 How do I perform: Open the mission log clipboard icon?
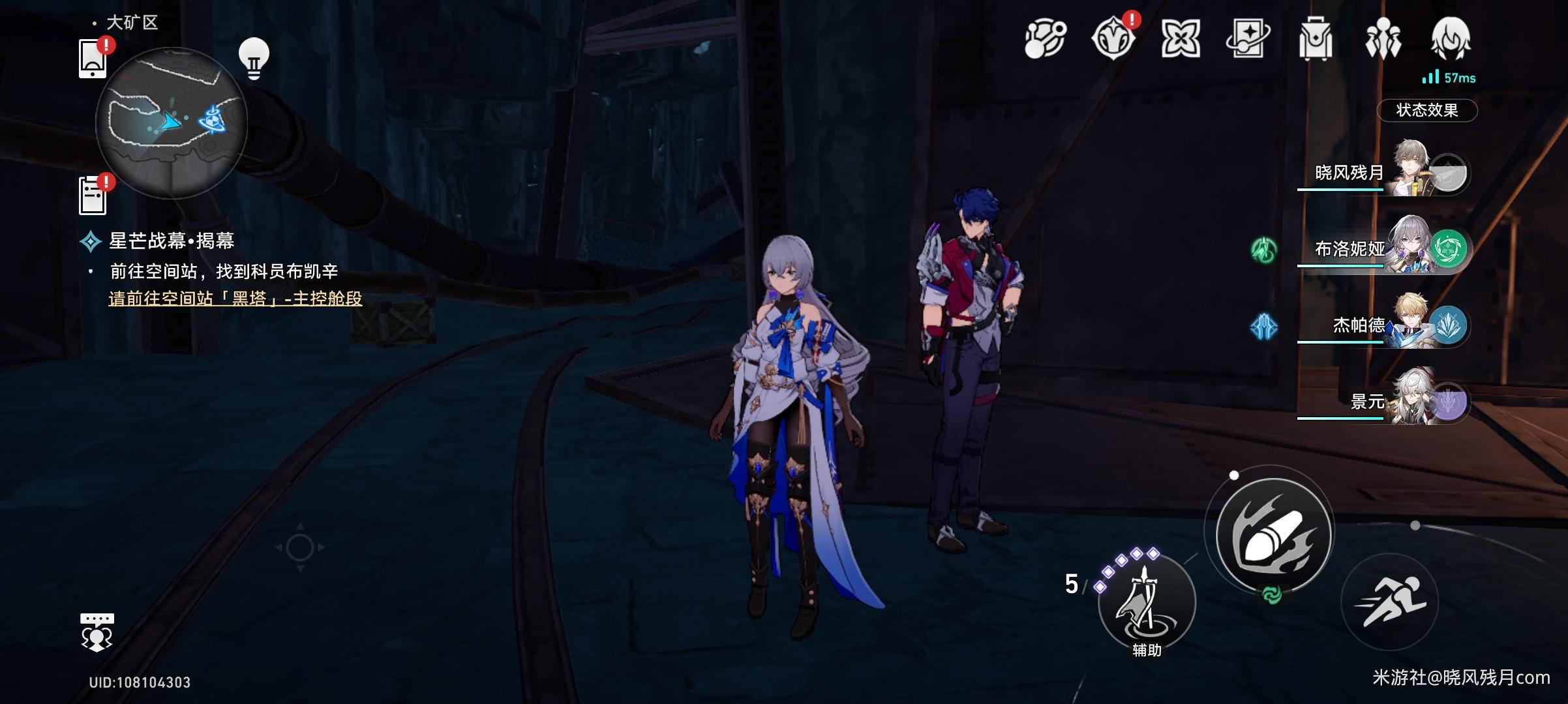(93, 195)
